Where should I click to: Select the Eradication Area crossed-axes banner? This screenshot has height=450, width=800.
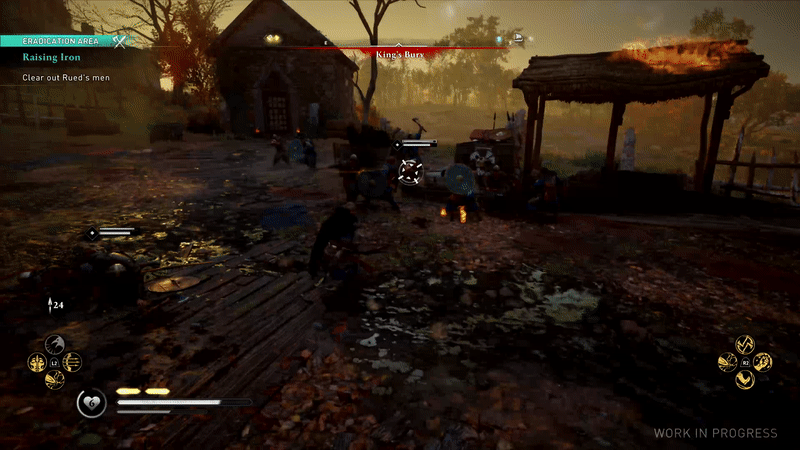click(120, 41)
